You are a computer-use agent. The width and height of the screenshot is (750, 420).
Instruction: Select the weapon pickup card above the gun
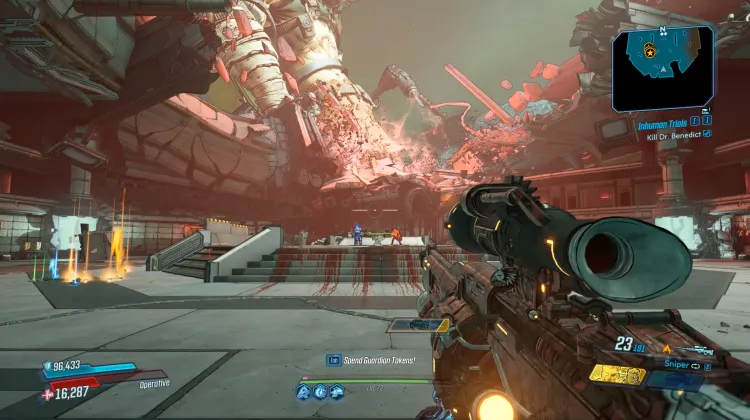click(418, 325)
